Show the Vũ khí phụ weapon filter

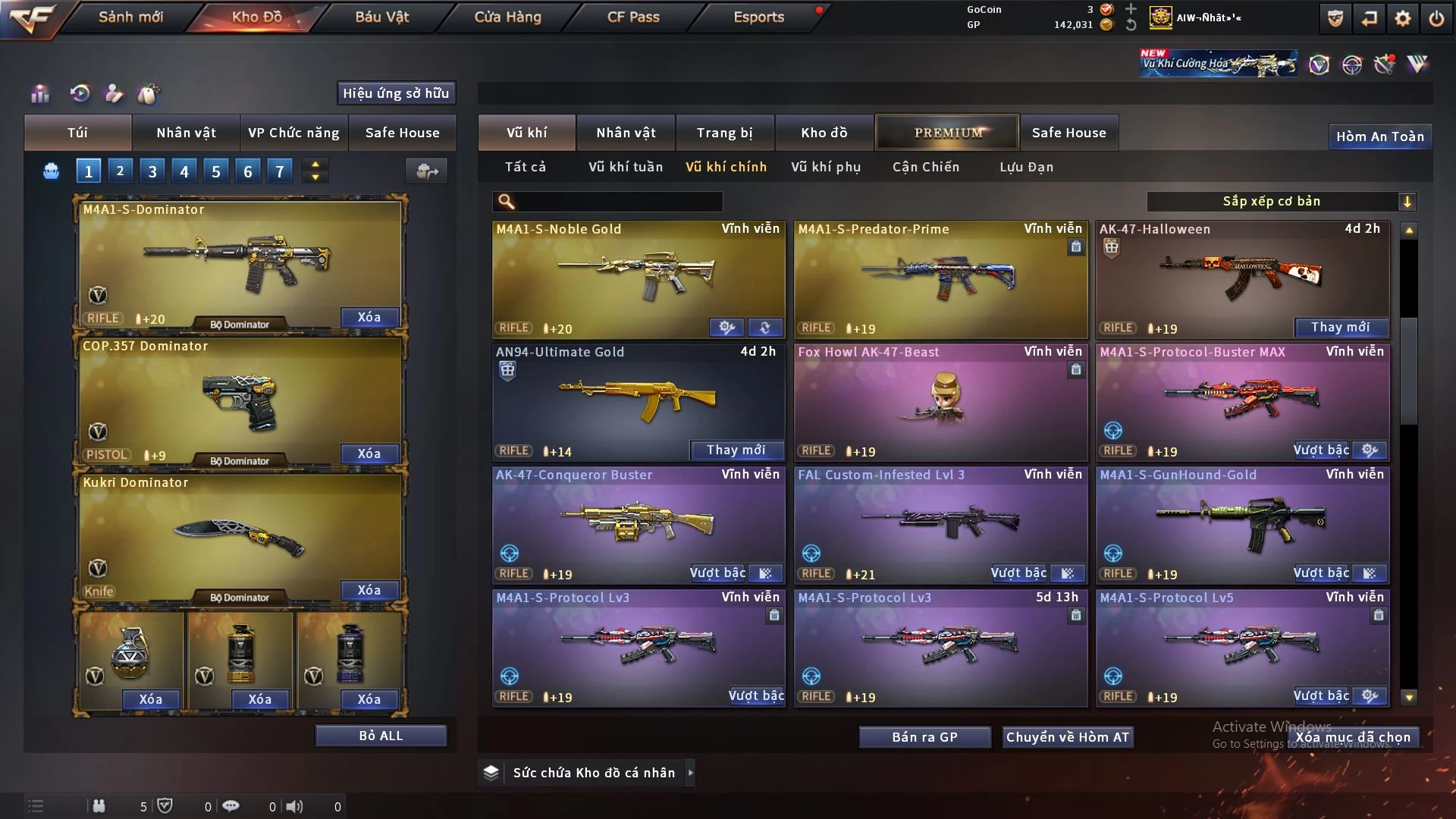(x=826, y=167)
